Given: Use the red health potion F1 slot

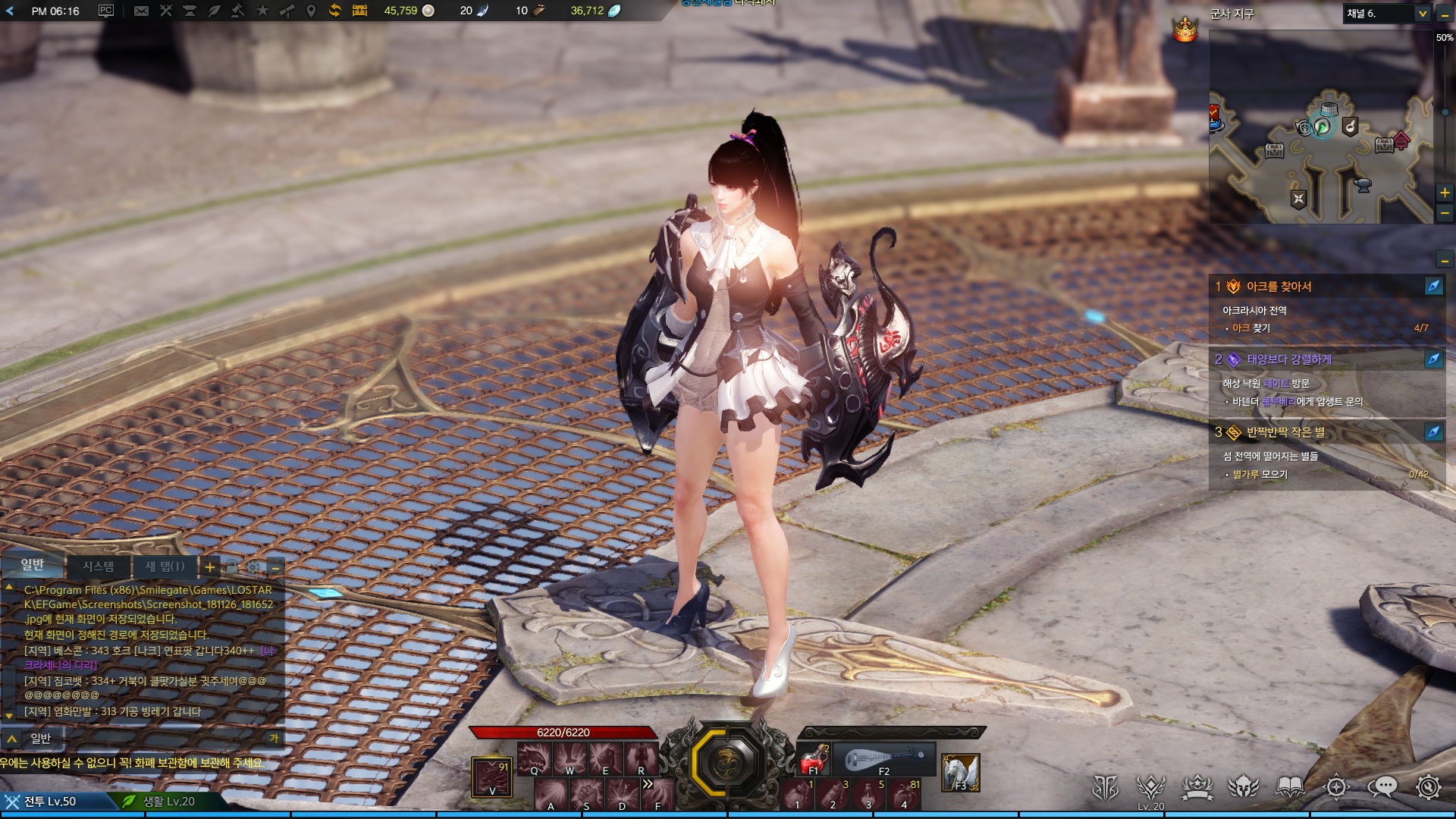Looking at the screenshot, I should pos(814,758).
